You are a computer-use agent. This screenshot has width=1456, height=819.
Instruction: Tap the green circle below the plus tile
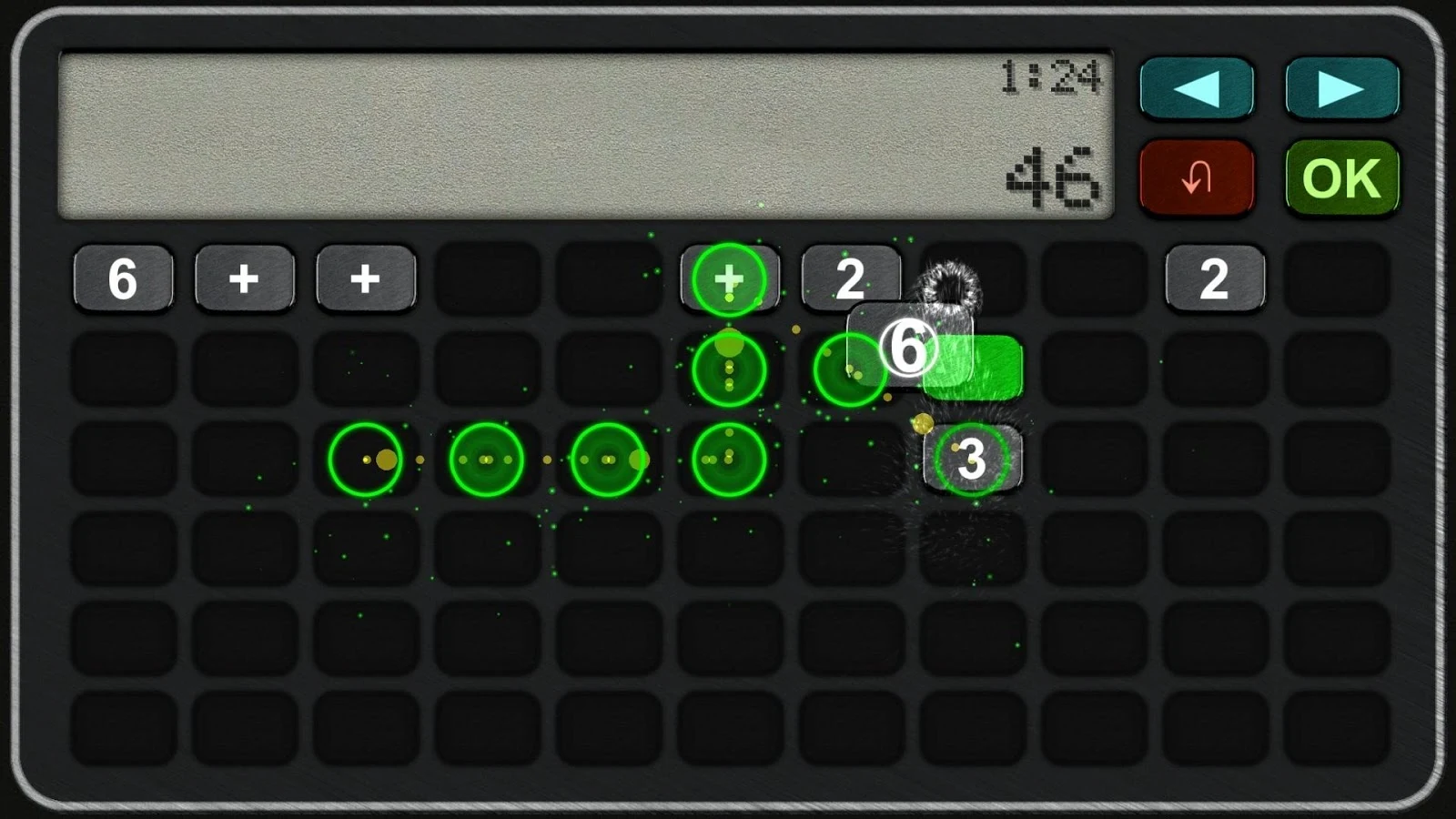click(x=728, y=369)
